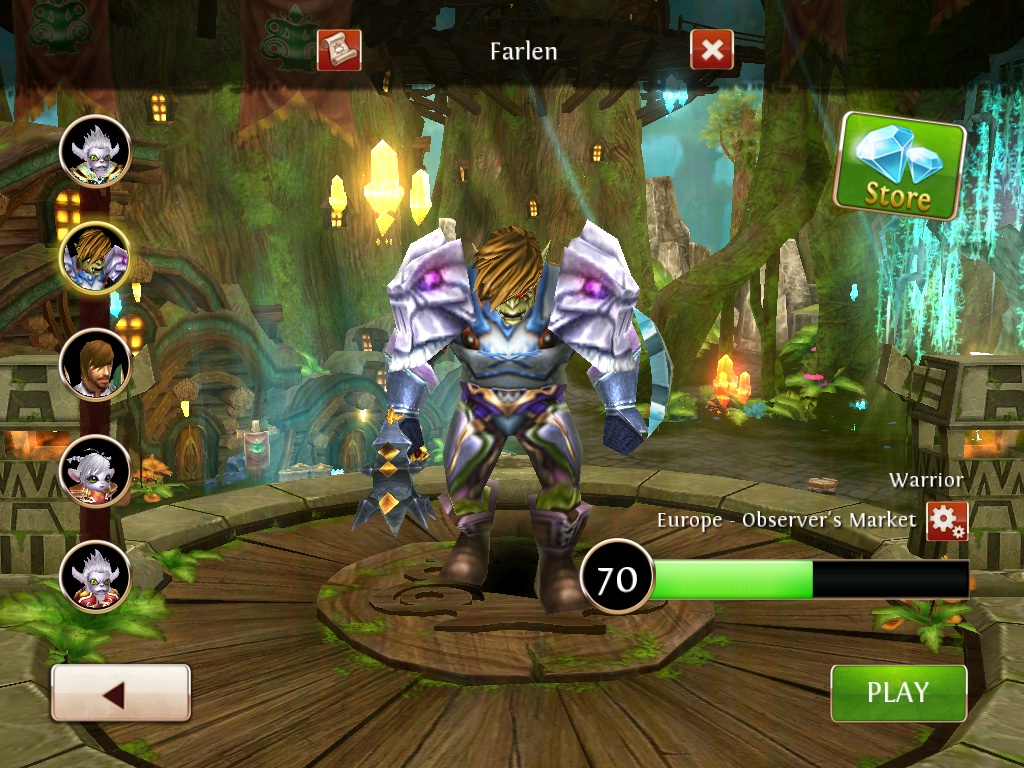1024x768 pixels.
Task: Open the diamond Store
Action: 898,166
